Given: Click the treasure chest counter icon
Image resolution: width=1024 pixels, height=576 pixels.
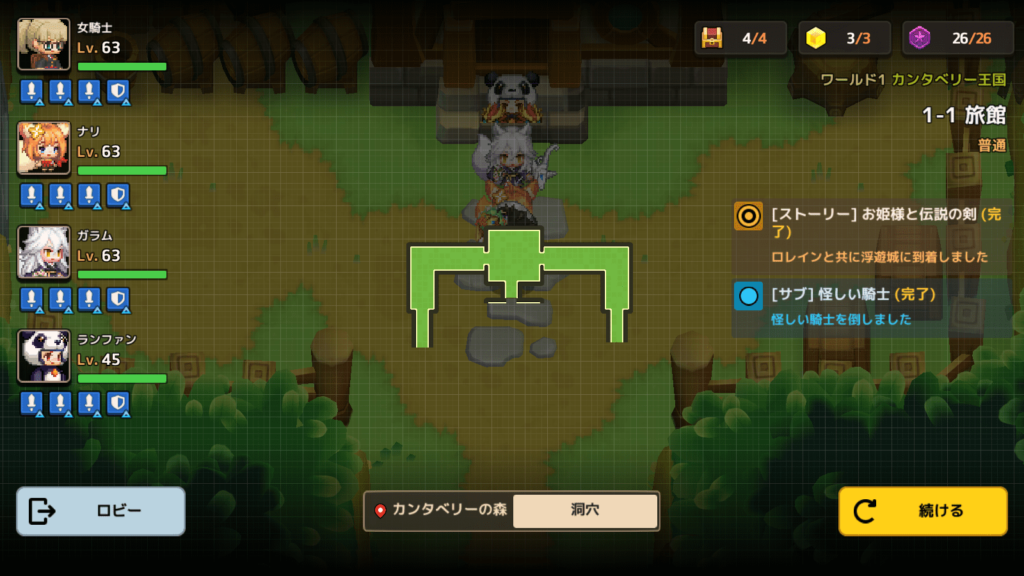Looking at the screenshot, I should [x=712, y=39].
